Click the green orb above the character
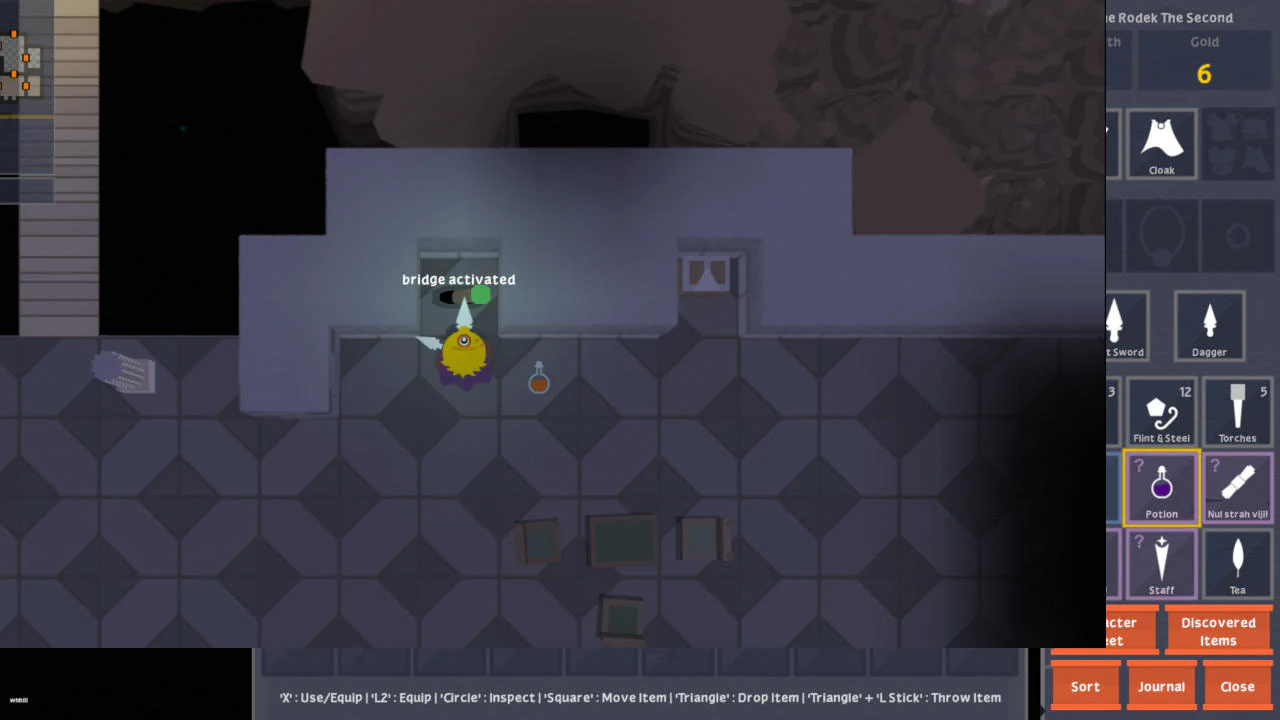 [x=481, y=294]
